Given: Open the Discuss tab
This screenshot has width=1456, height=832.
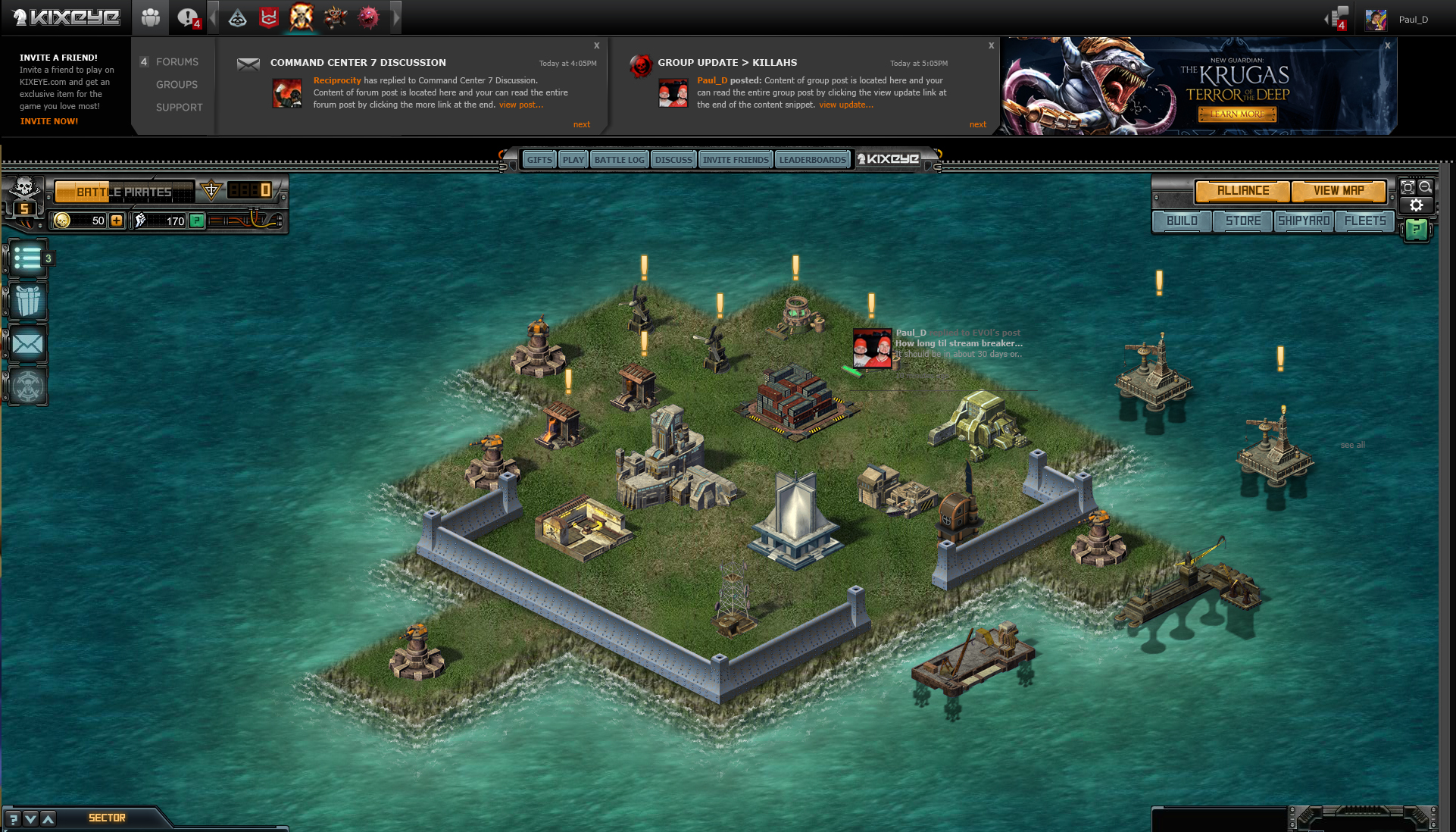Looking at the screenshot, I should (673, 160).
